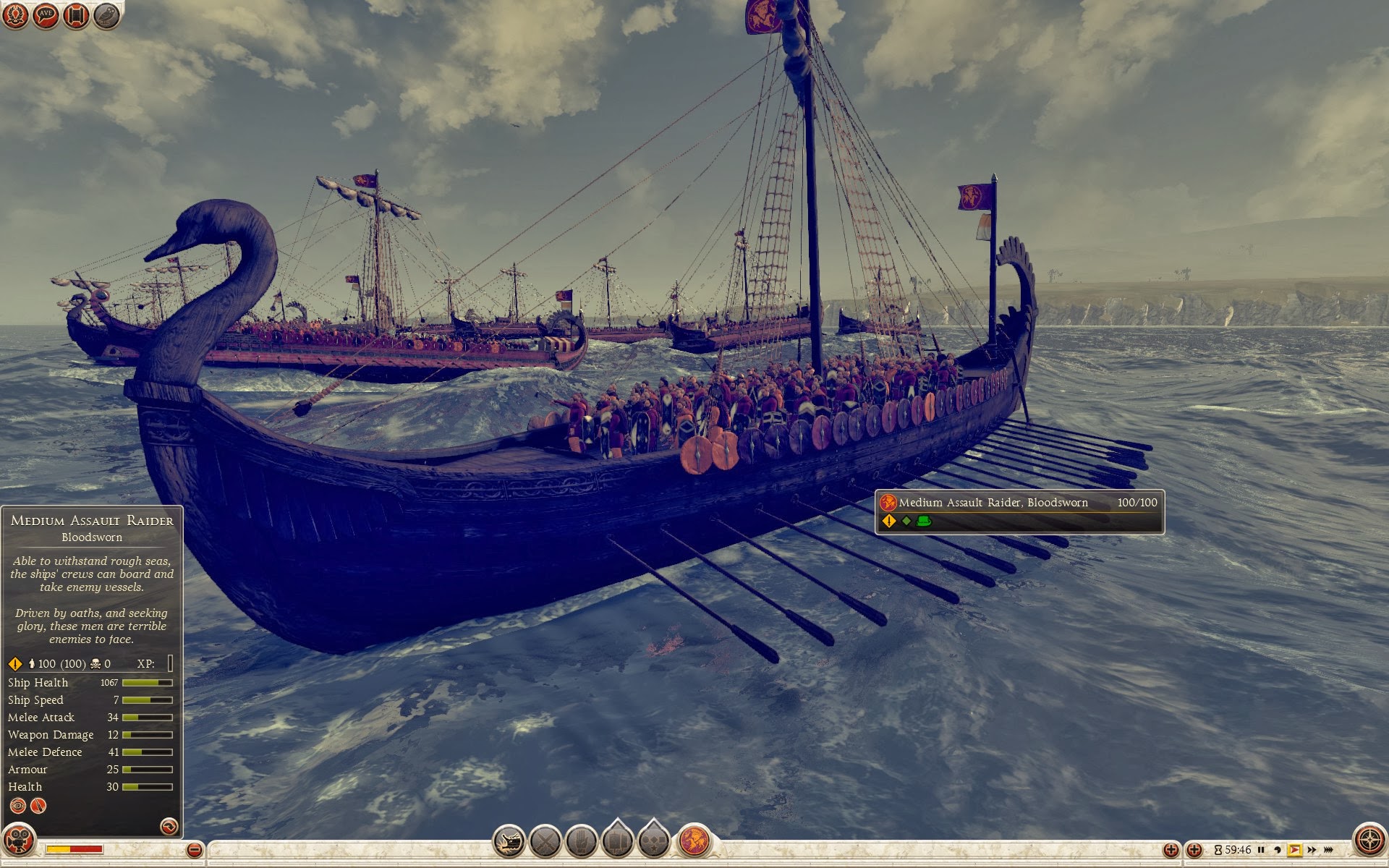Click the orange faction emblem button

point(694,842)
